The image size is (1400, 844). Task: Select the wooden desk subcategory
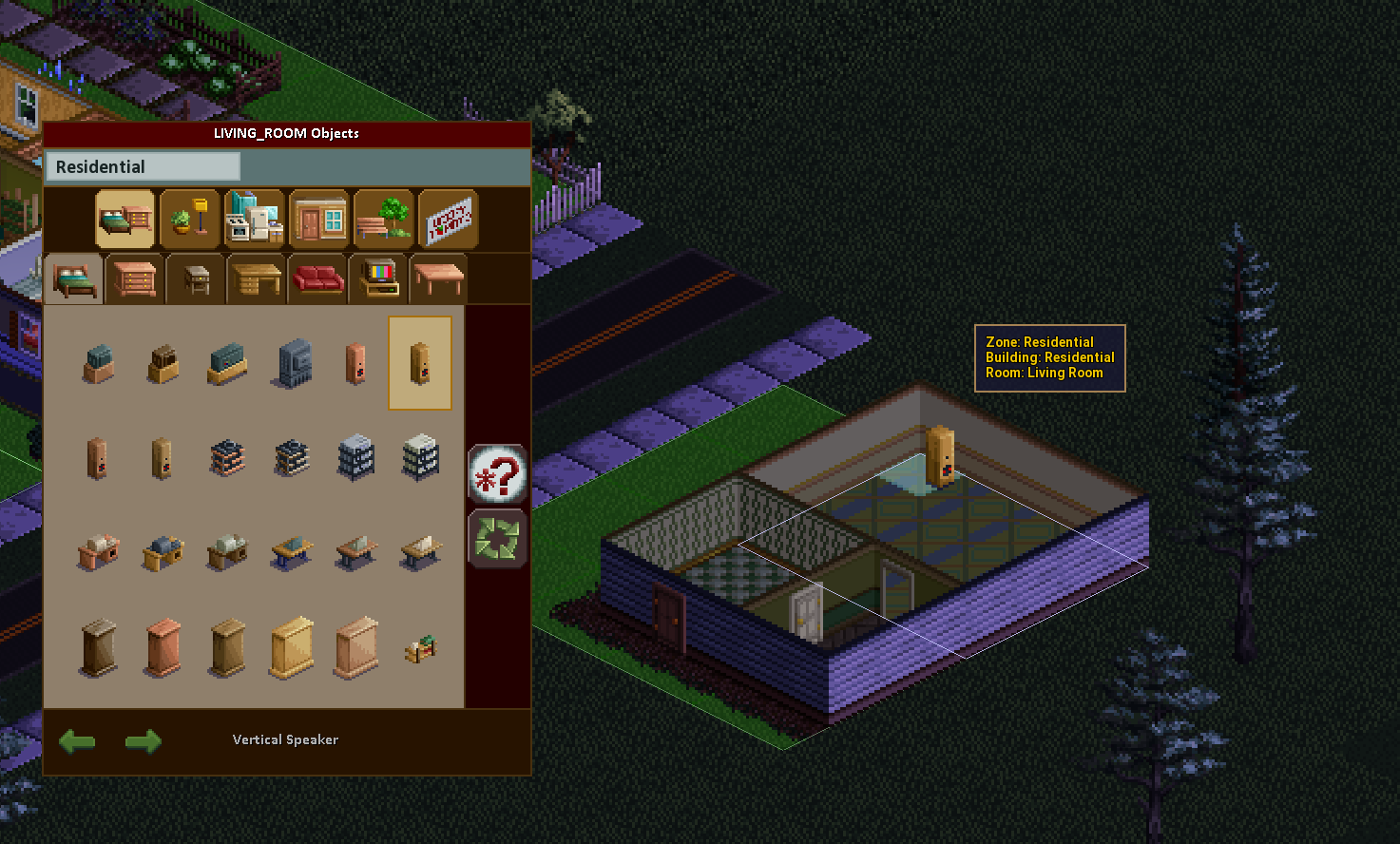pos(257,279)
